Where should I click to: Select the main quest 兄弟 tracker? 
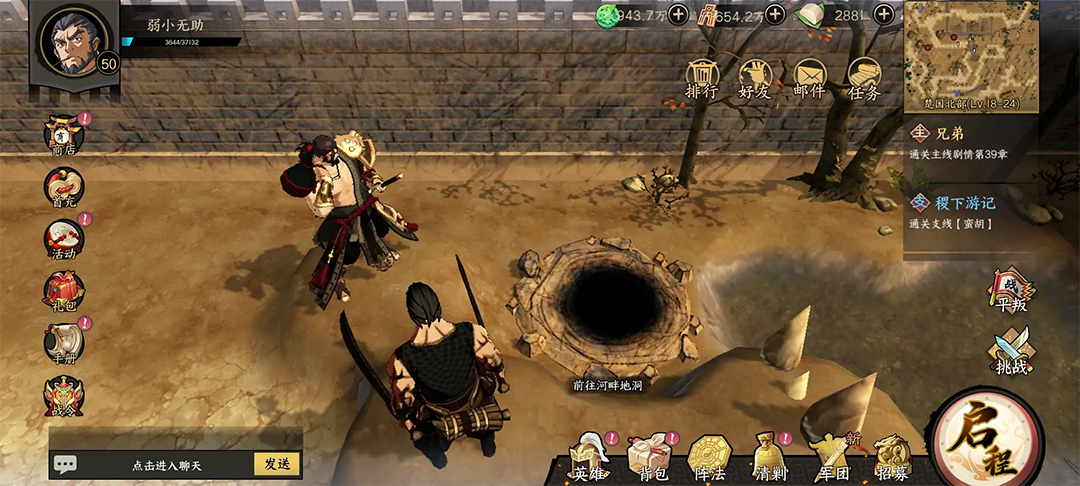(970, 142)
